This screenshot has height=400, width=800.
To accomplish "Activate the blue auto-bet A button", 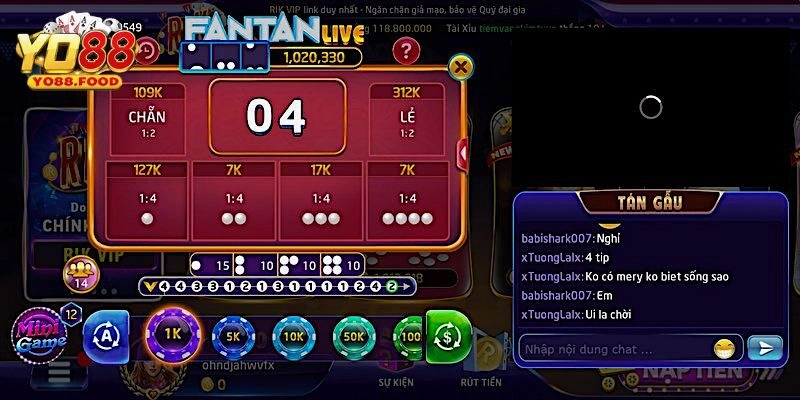I will (106, 337).
